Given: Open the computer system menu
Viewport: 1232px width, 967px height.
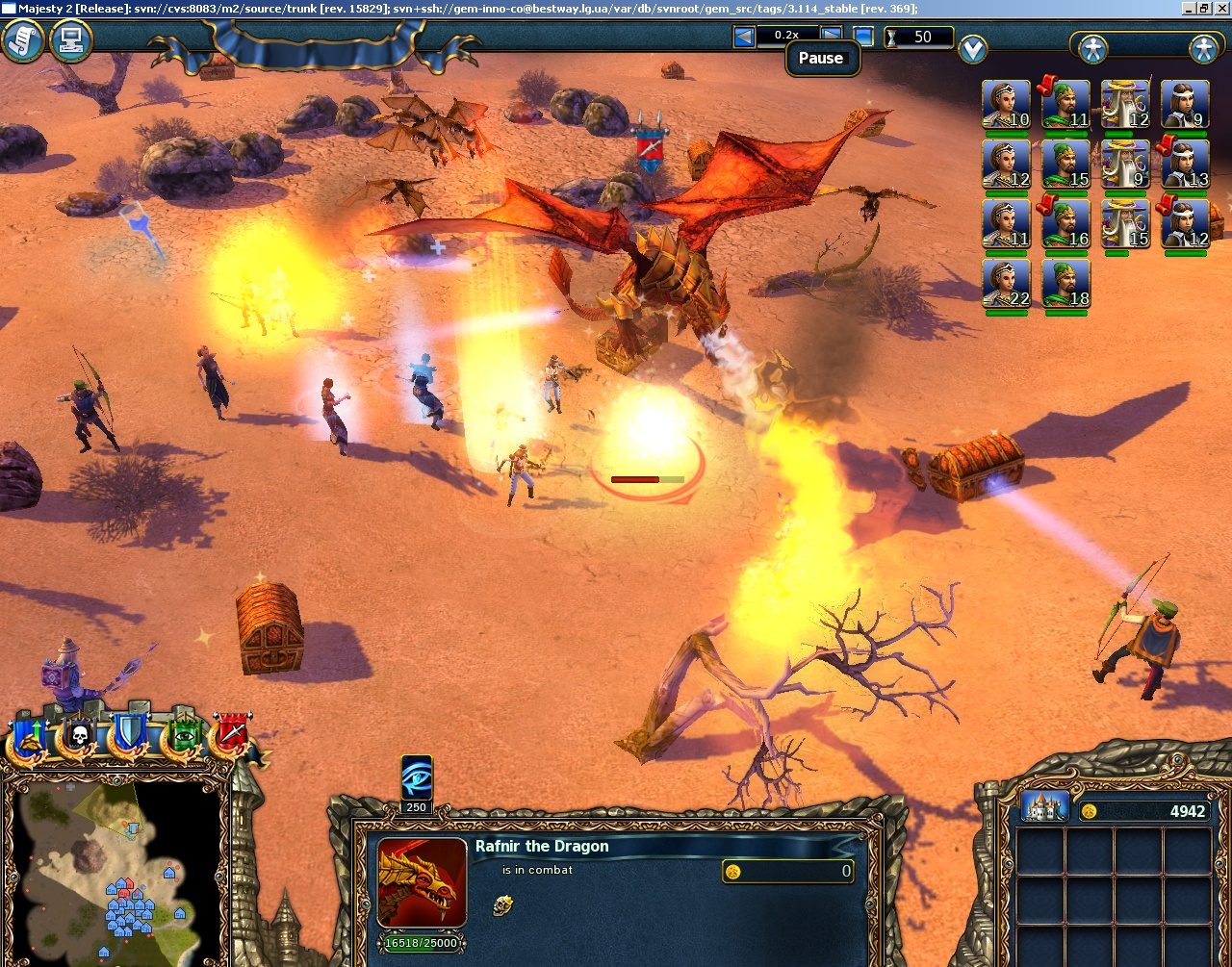Looking at the screenshot, I should pyautogui.click(x=71, y=40).
